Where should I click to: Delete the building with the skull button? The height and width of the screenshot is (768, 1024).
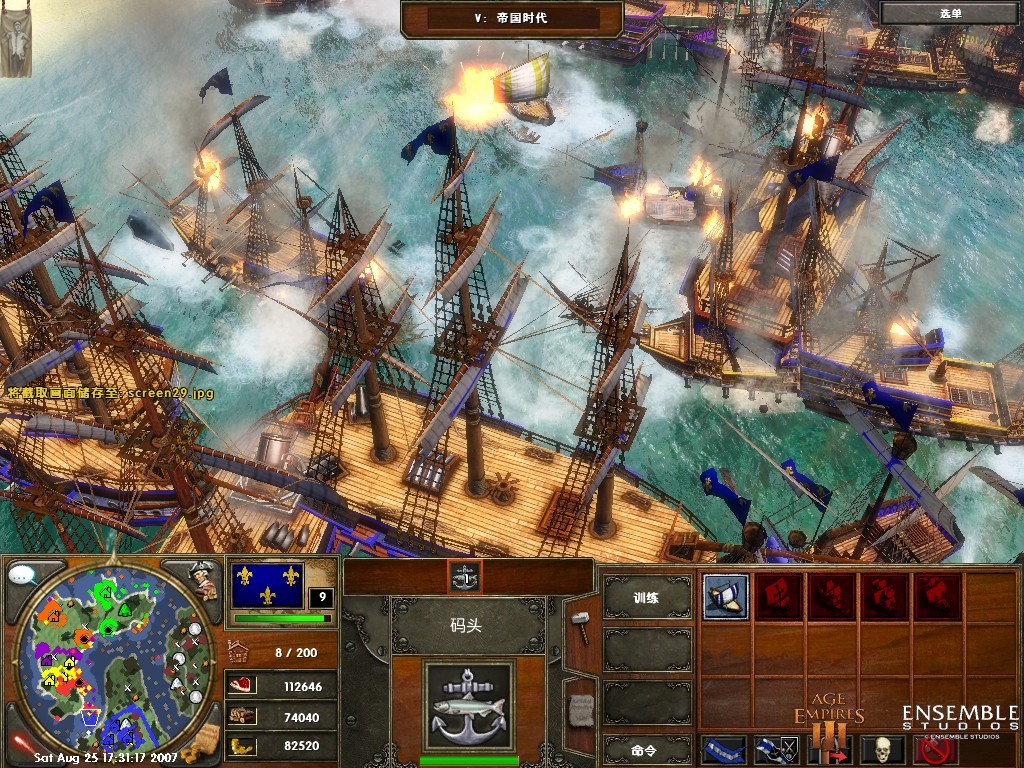(x=883, y=749)
